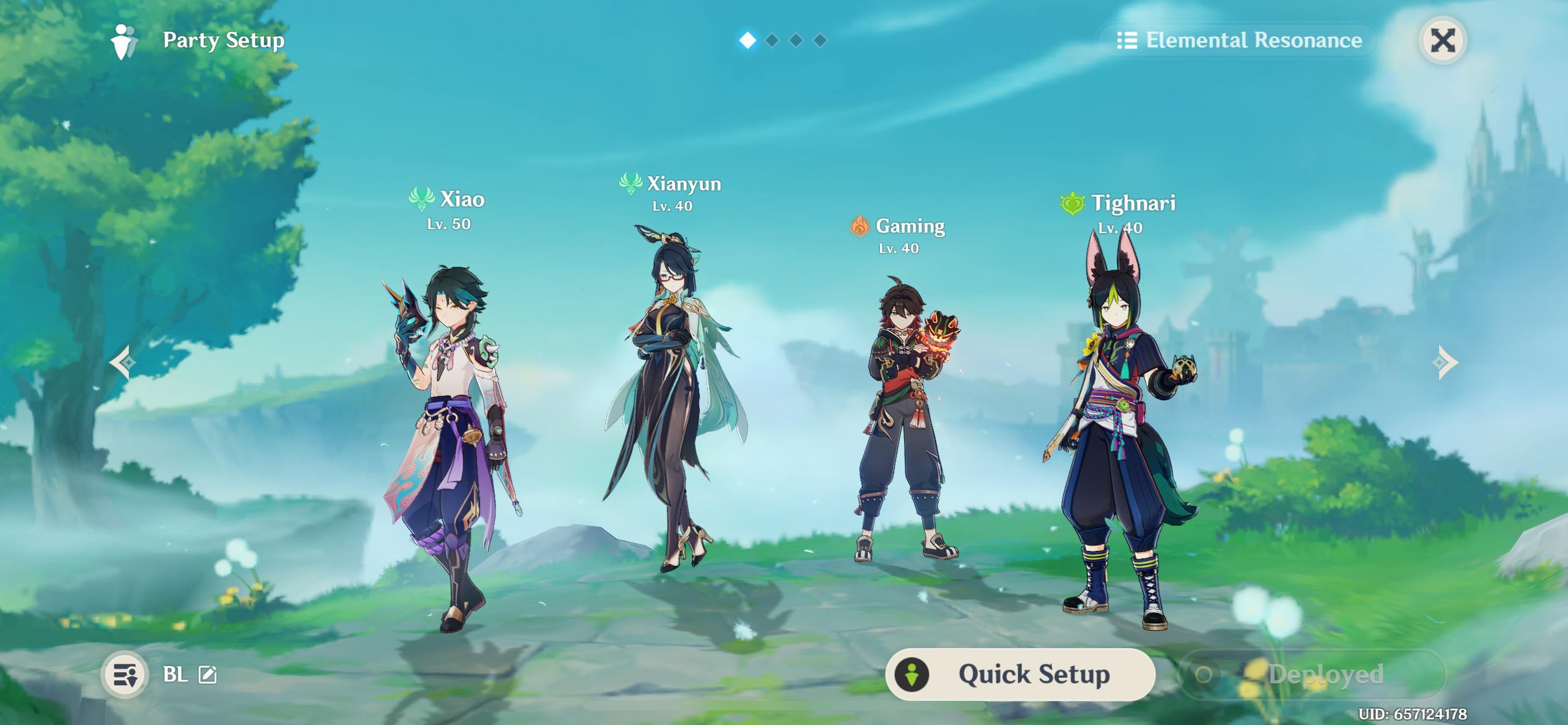Select Xianyun's party slot

pos(675,403)
